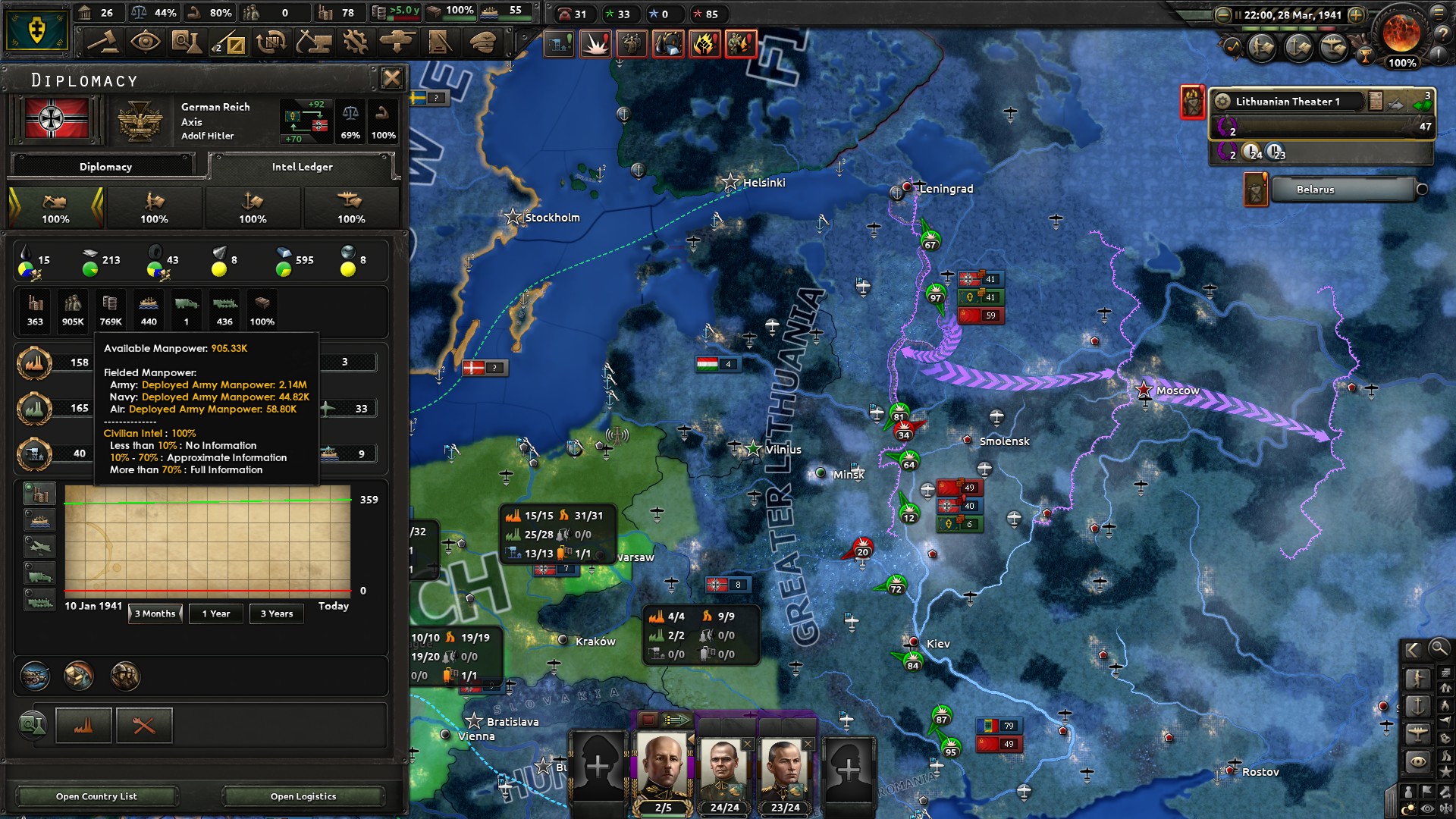Image resolution: width=1456 pixels, height=819 pixels.
Task: Switch the graph range to 1 Year
Action: point(215,613)
